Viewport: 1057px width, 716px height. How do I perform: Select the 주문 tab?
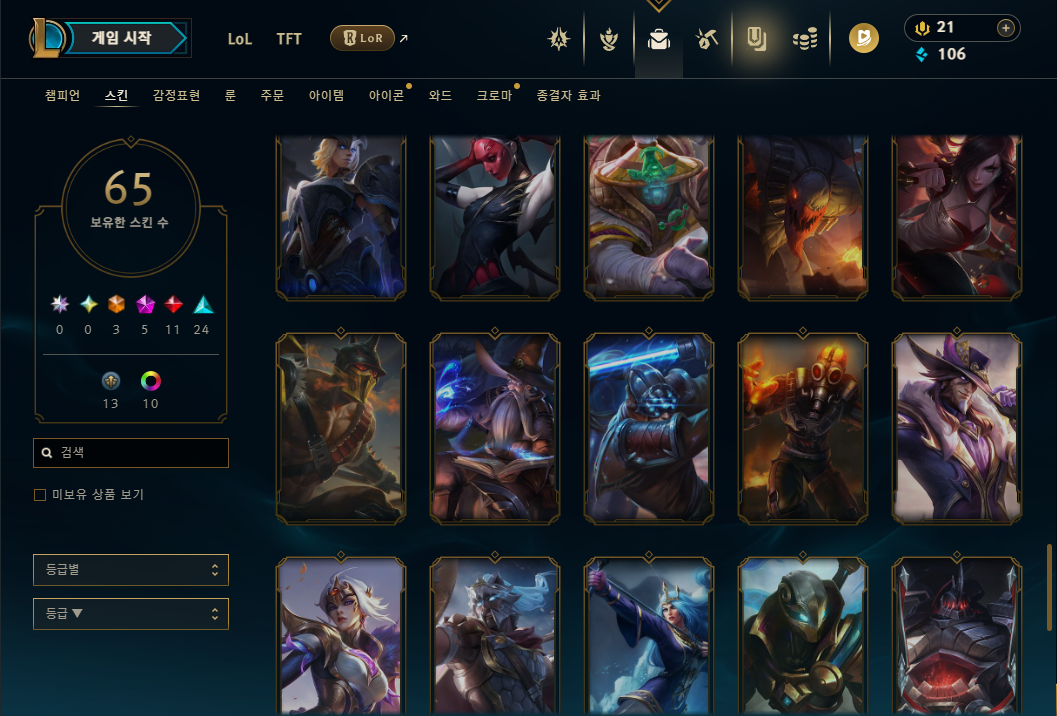272,96
